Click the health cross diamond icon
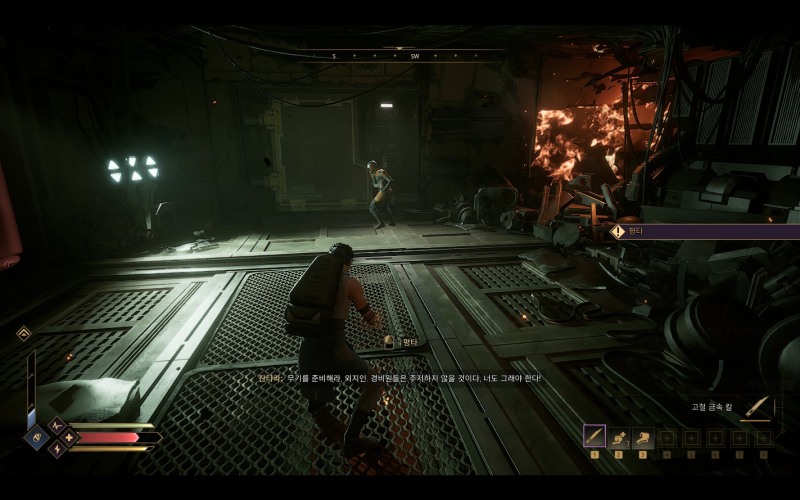This screenshot has height=500, width=800. [68, 437]
